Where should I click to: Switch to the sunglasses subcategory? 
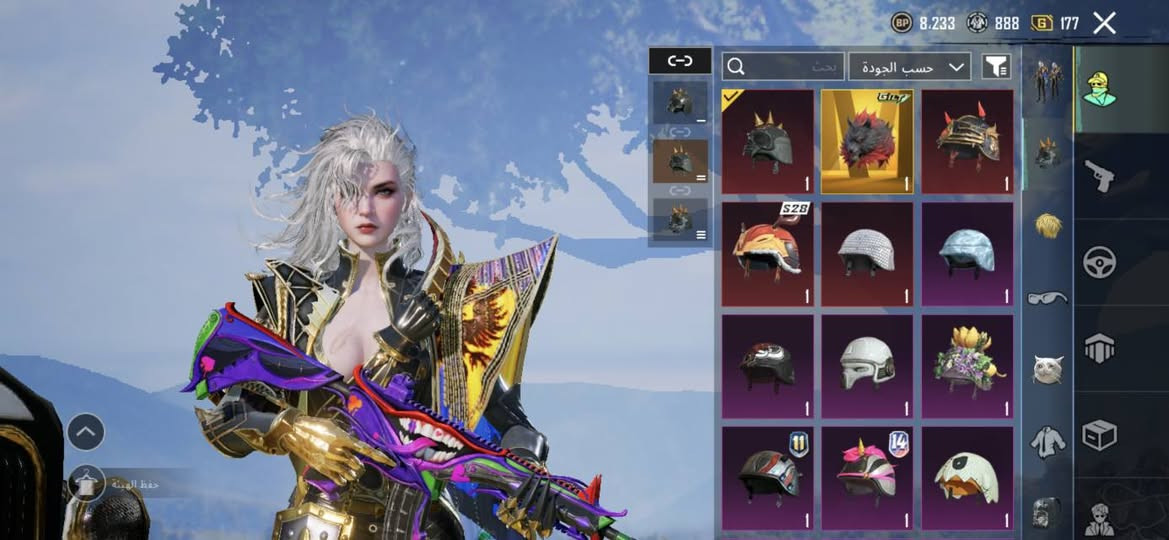point(1047,297)
